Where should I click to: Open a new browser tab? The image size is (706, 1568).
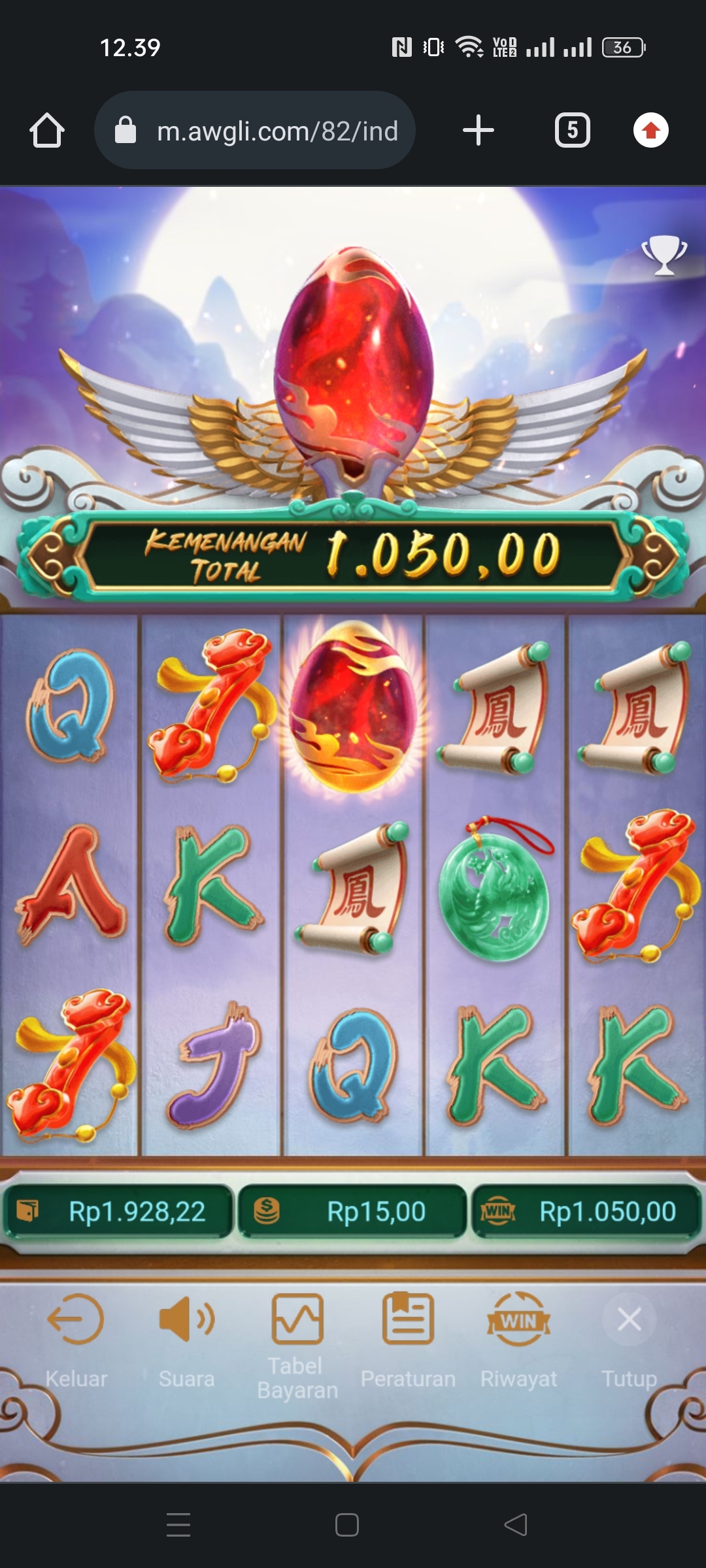(479, 130)
